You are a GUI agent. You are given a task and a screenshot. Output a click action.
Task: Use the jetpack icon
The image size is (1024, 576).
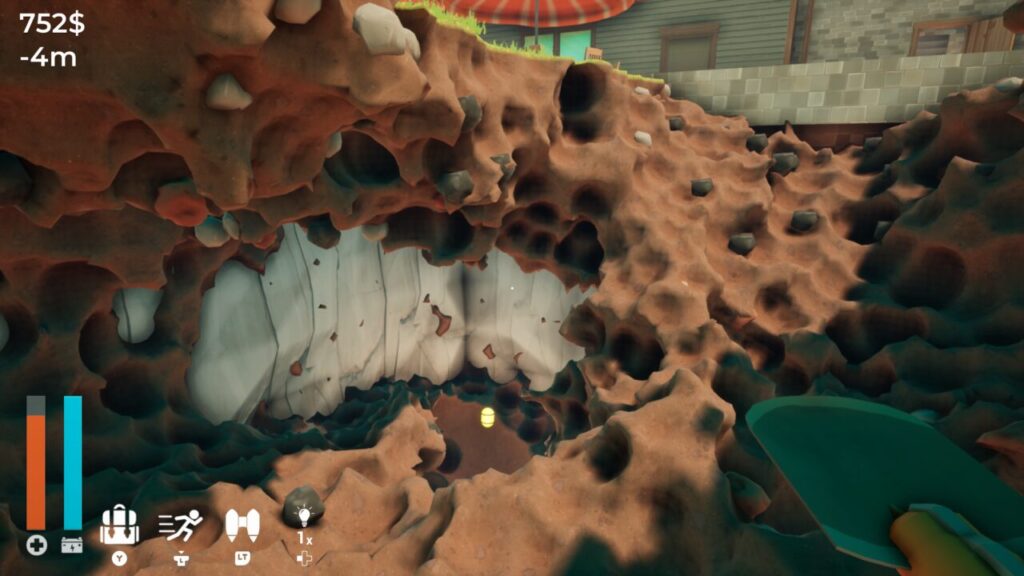[x=242, y=524]
